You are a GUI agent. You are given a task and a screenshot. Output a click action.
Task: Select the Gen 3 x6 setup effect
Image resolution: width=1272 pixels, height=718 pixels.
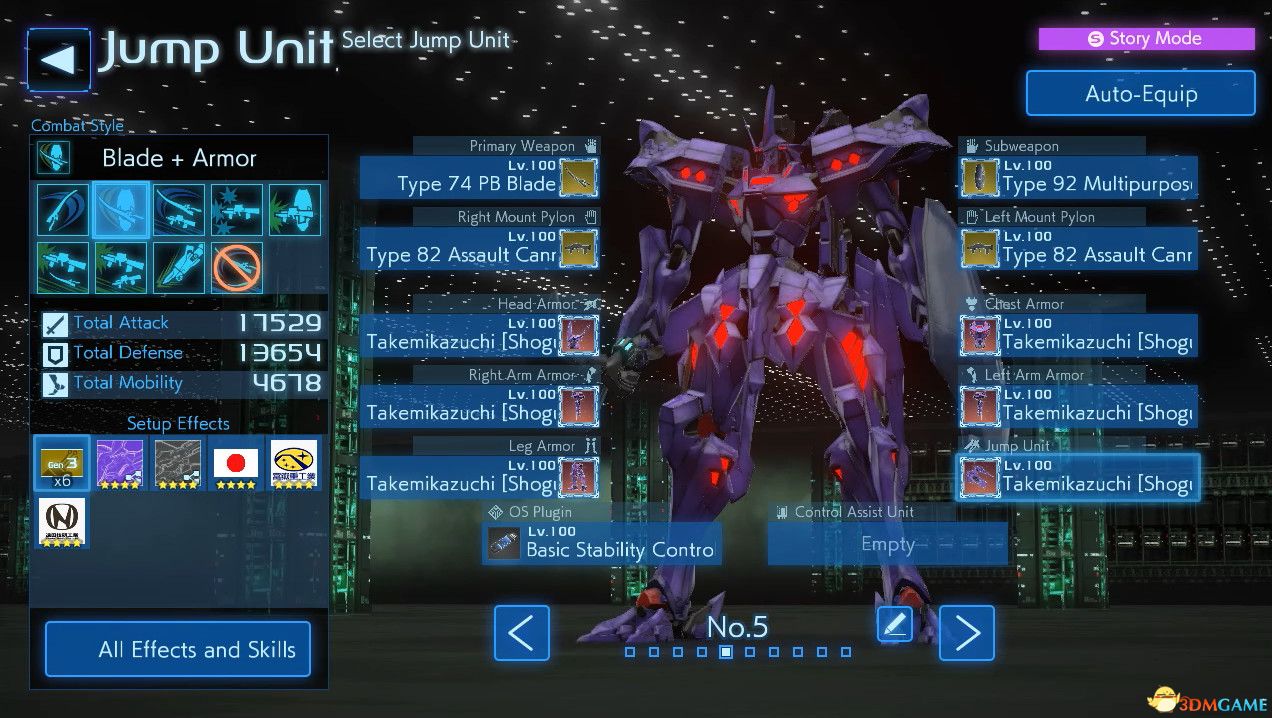tap(62, 464)
